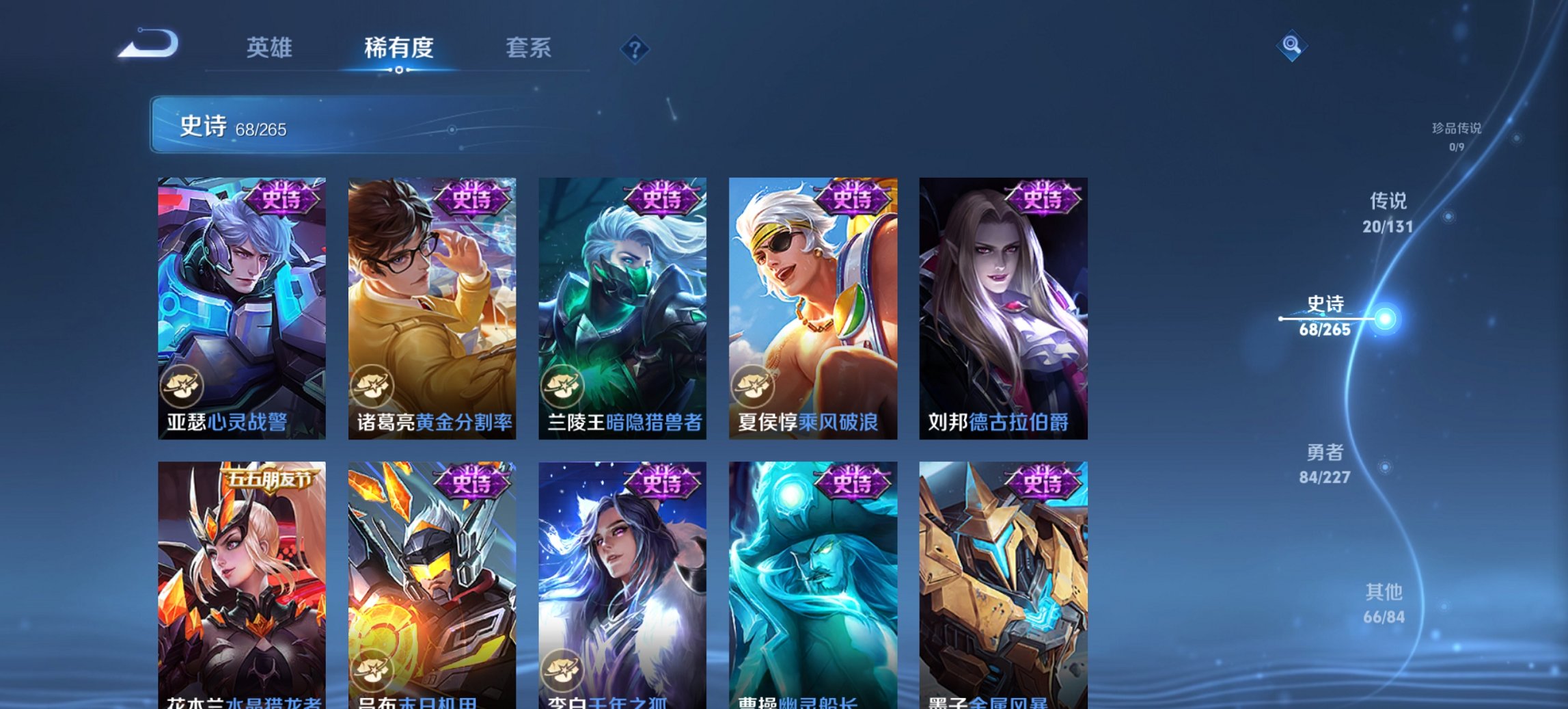Open search with the magnifier icon
Viewport: 1568px width, 709px height.
[1290, 46]
